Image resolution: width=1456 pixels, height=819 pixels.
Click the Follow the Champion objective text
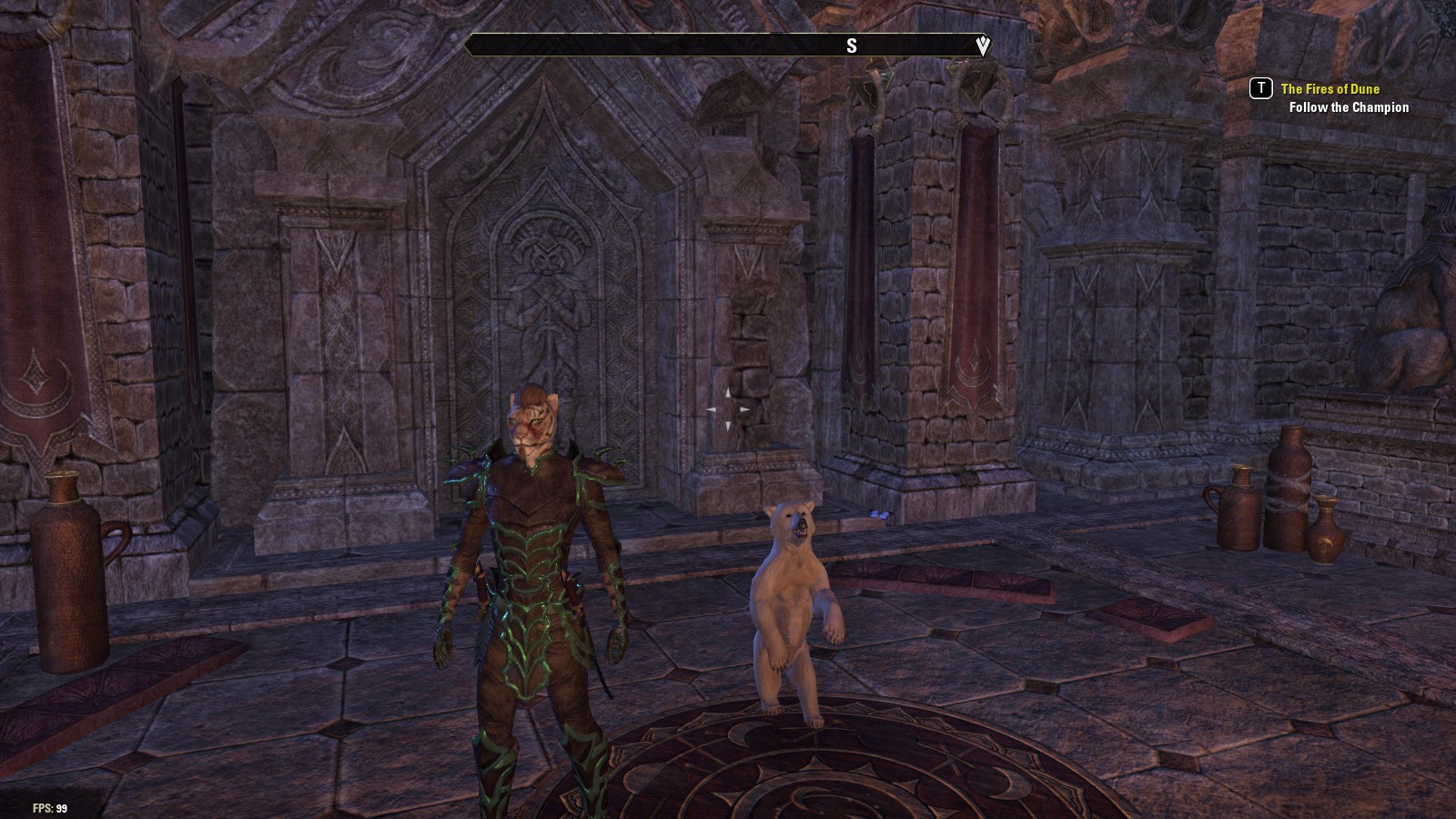click(1349, 107)
